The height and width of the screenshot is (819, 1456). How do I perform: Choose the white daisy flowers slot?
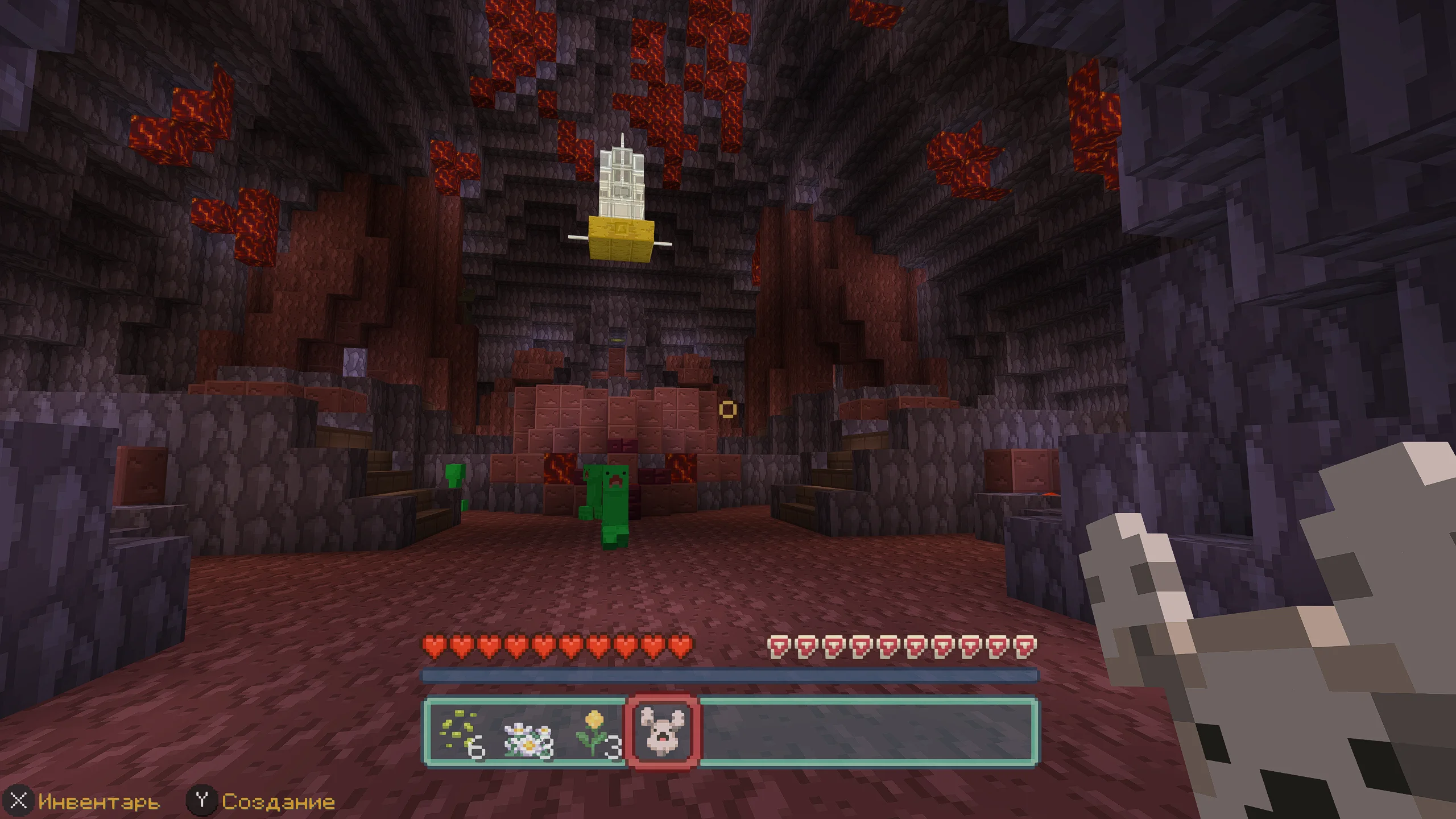(x=528, y=731)
